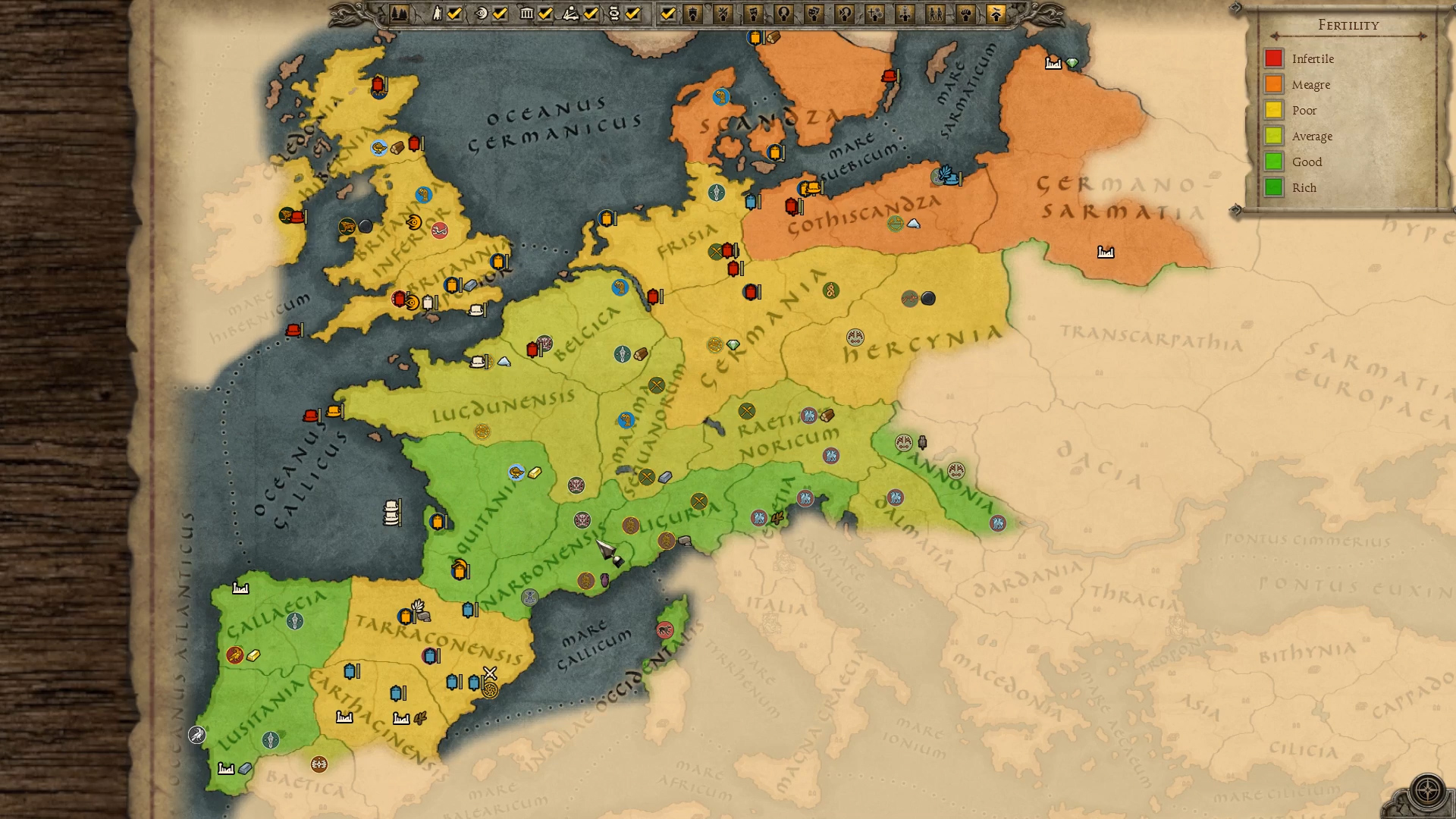This screenshot has width=1456, height=819.
Task: Select the two figures map filter
Action: (x=935, y=14)
